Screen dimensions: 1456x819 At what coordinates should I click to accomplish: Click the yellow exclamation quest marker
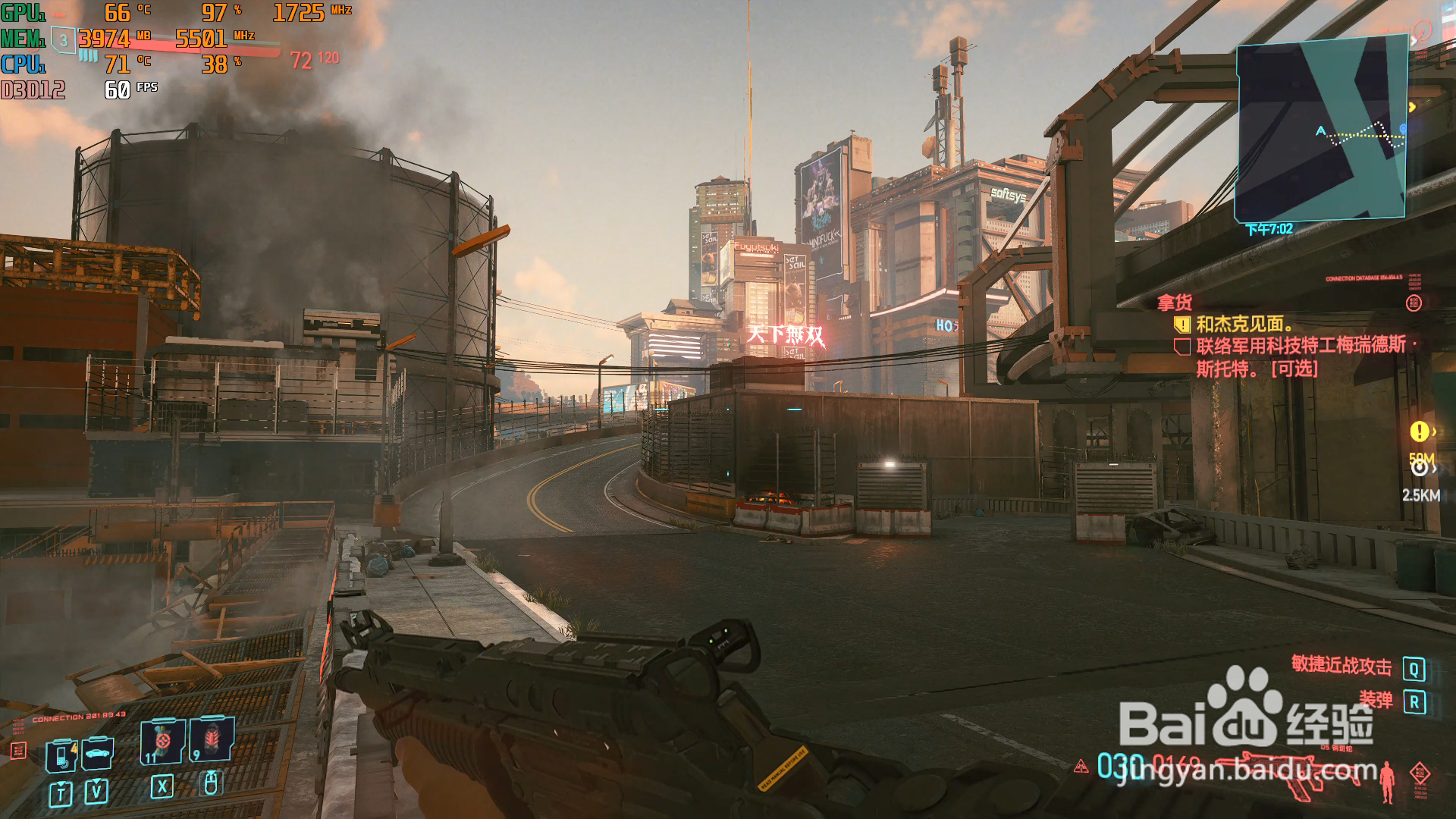pyautogui.click(x=1419, y=431)
